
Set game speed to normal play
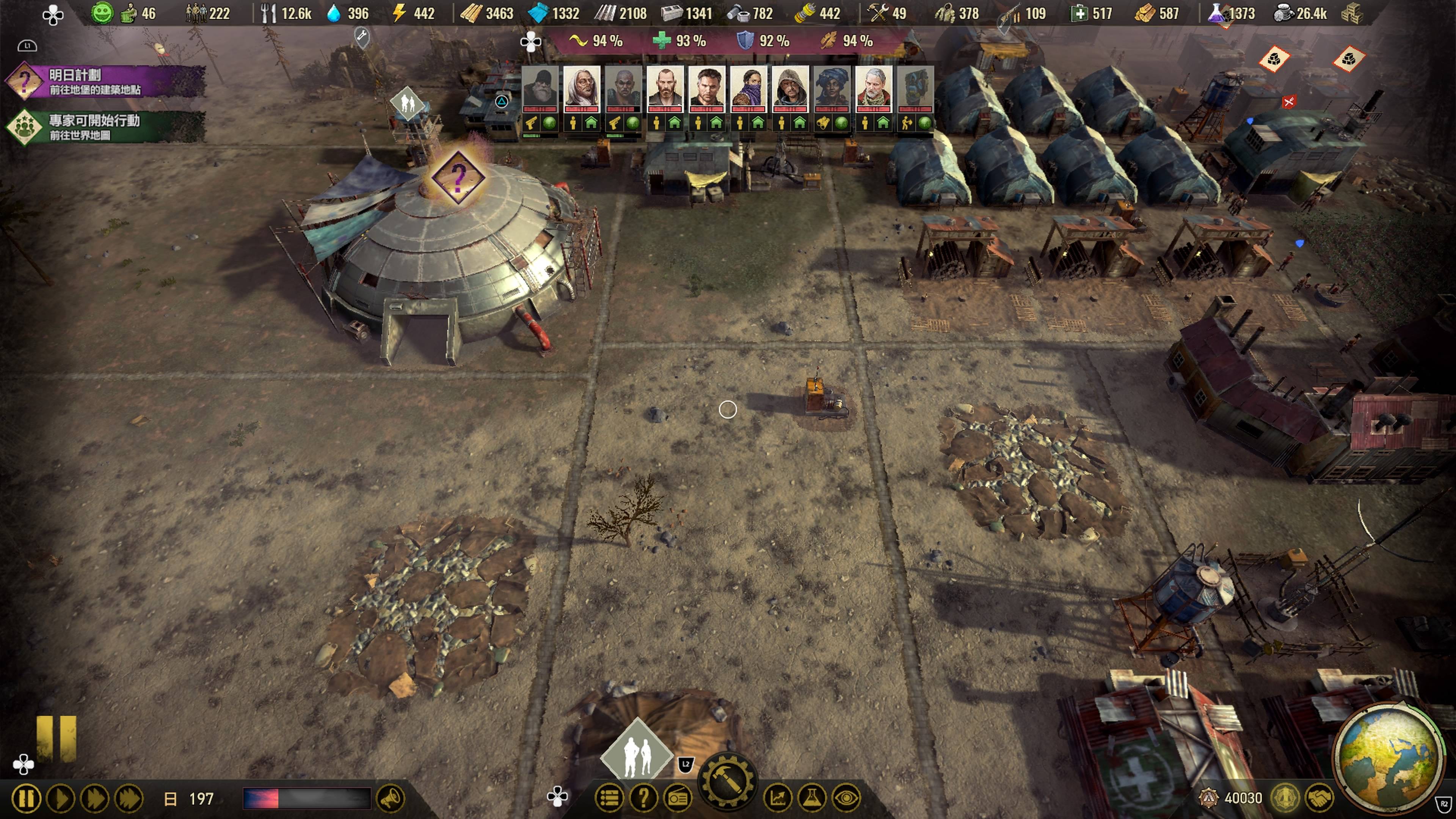pos(61,799)
